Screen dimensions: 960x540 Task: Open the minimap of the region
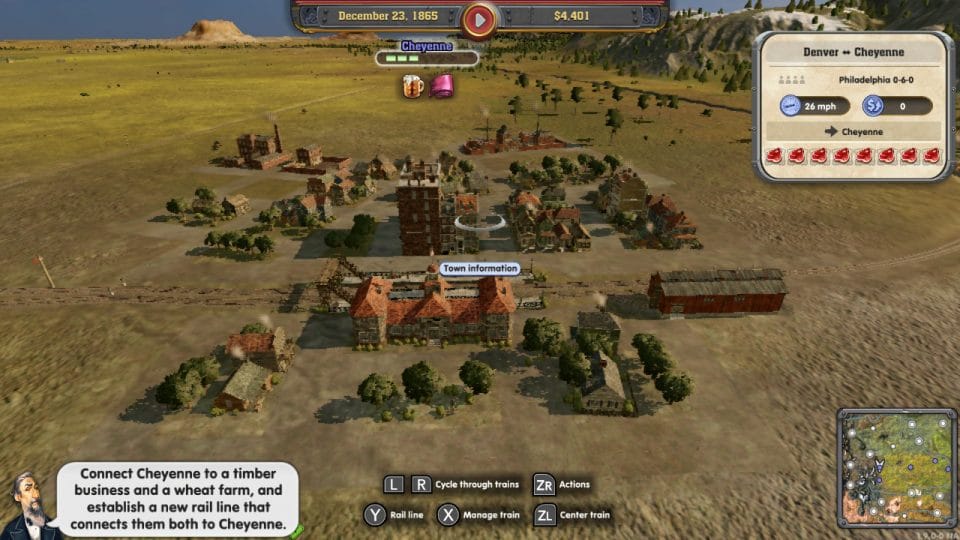point(896,467)
